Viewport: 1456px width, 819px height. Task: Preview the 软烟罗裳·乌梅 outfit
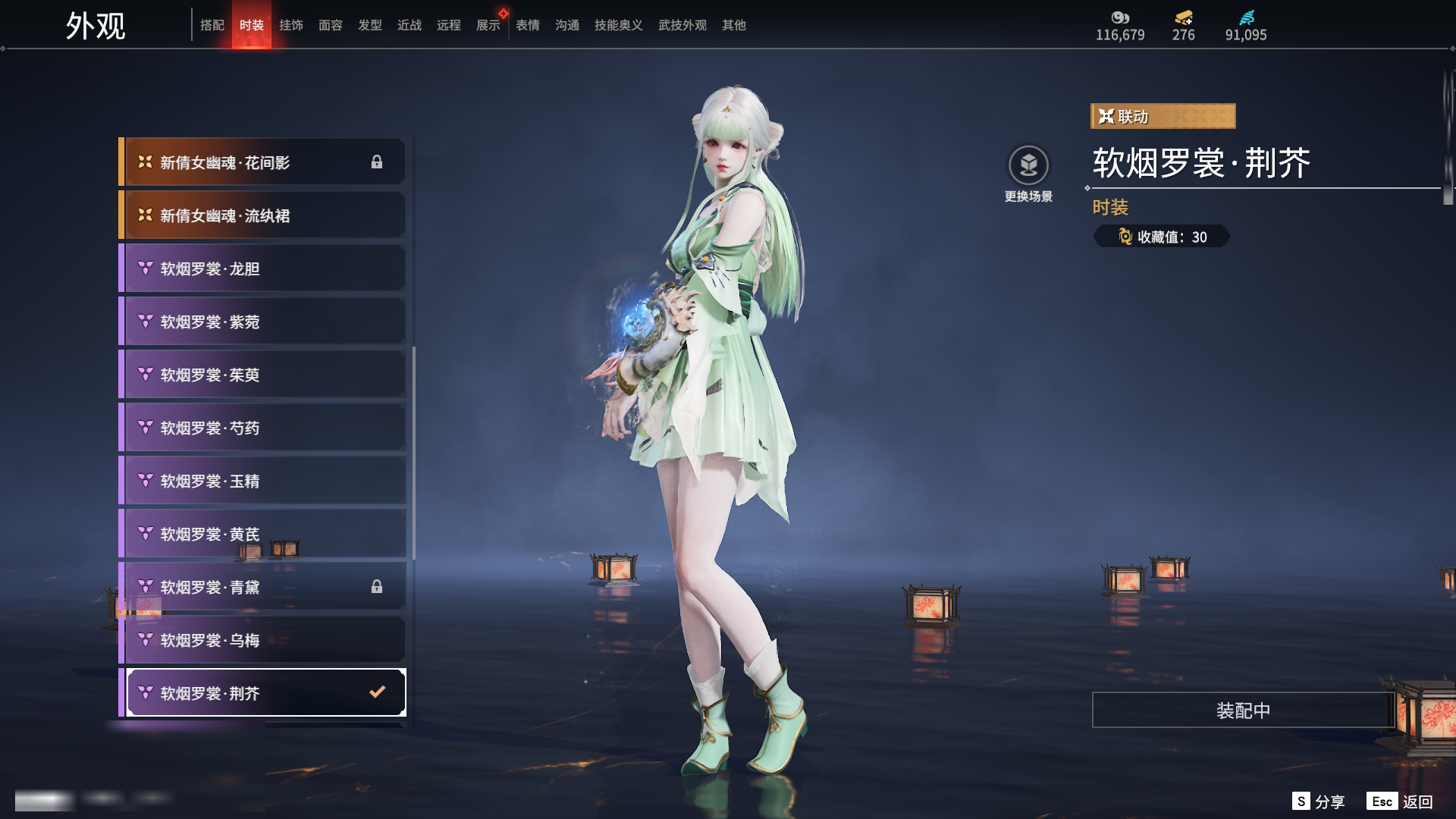click(262, 640)
